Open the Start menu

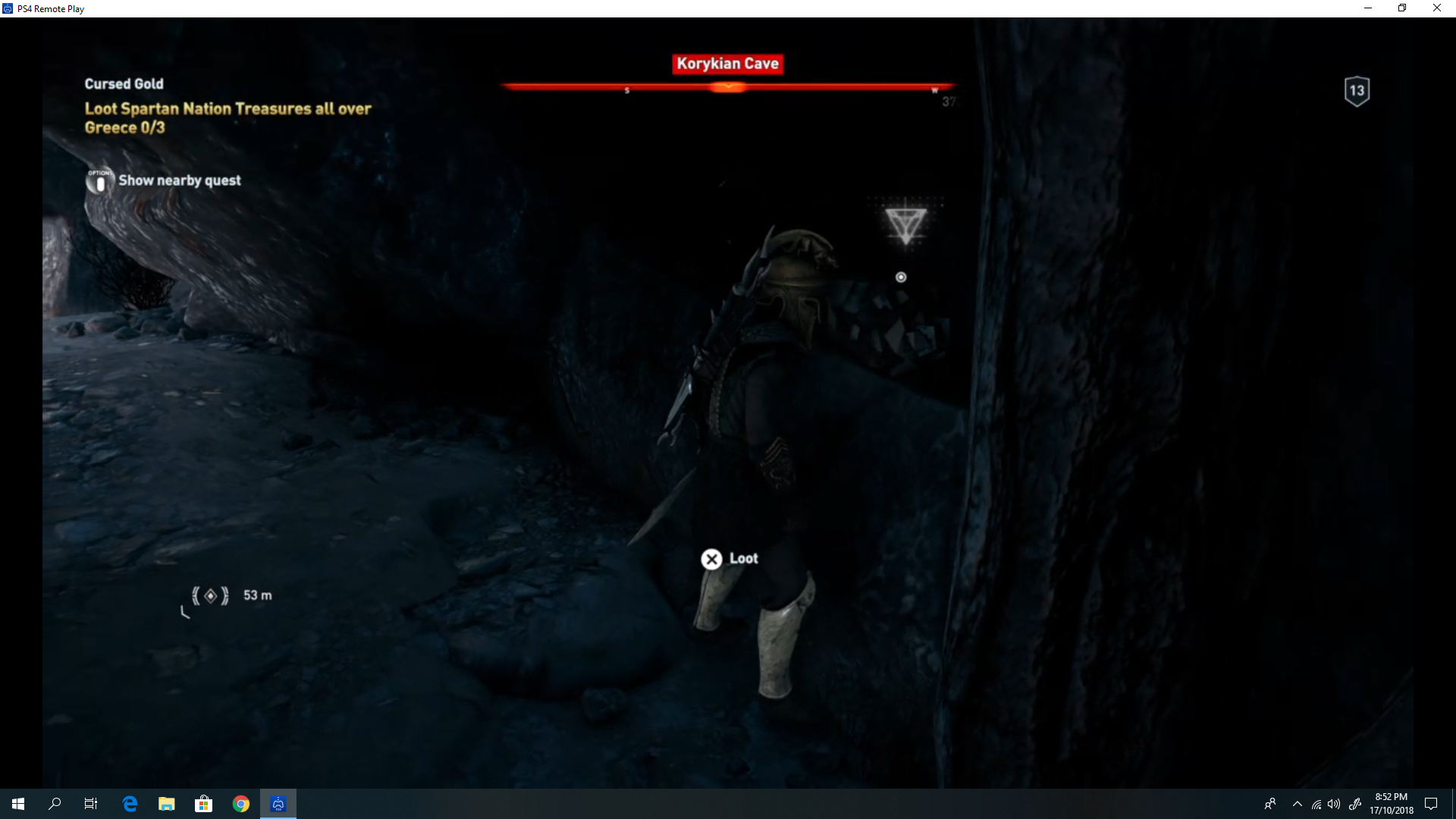click(18, 803)
